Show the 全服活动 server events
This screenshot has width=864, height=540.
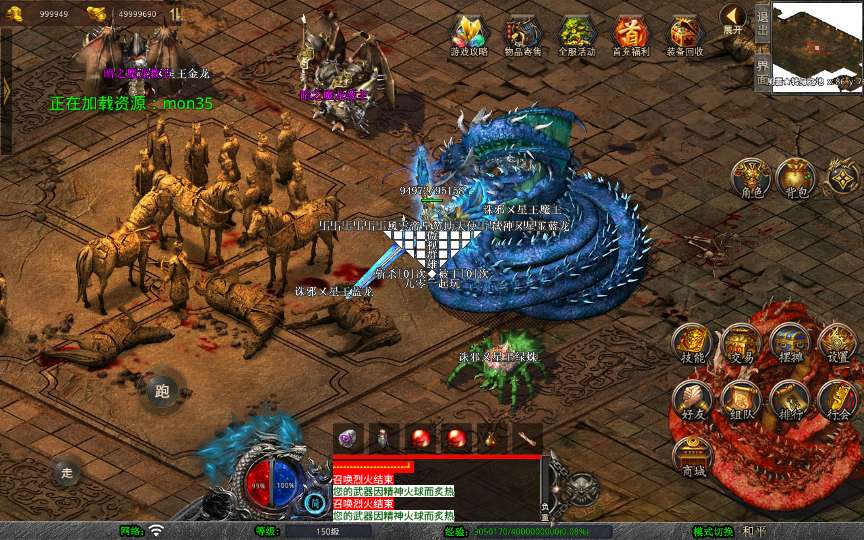point(577,36)
